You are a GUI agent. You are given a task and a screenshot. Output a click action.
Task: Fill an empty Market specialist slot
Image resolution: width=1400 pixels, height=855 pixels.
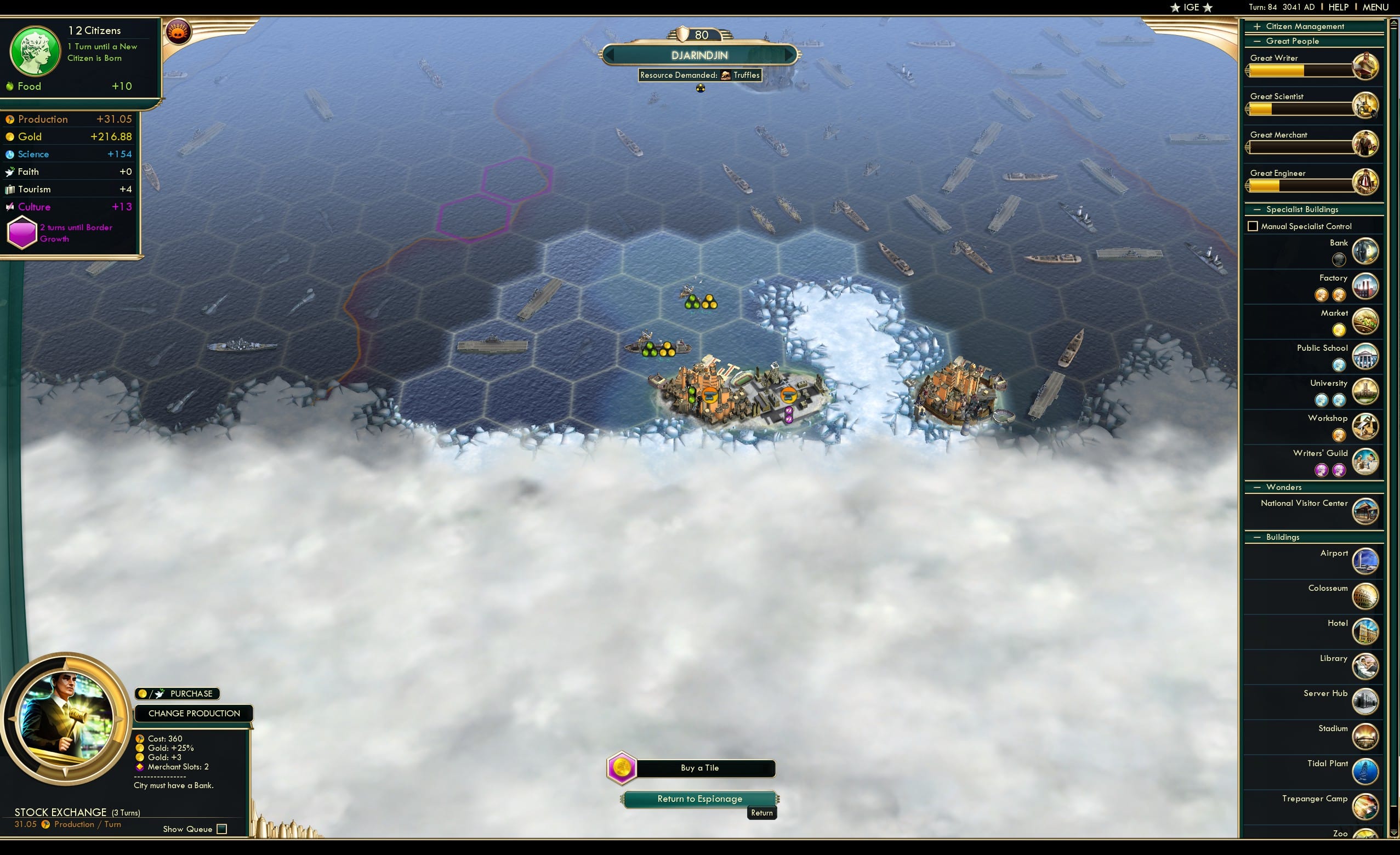(x=1339, y=329)
